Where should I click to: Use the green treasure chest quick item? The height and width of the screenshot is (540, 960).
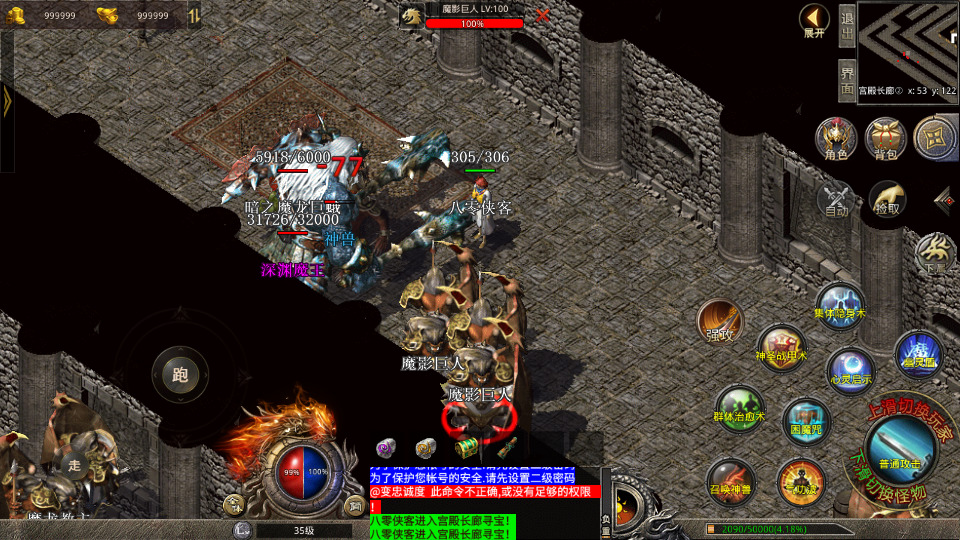(x=464, y=448)
